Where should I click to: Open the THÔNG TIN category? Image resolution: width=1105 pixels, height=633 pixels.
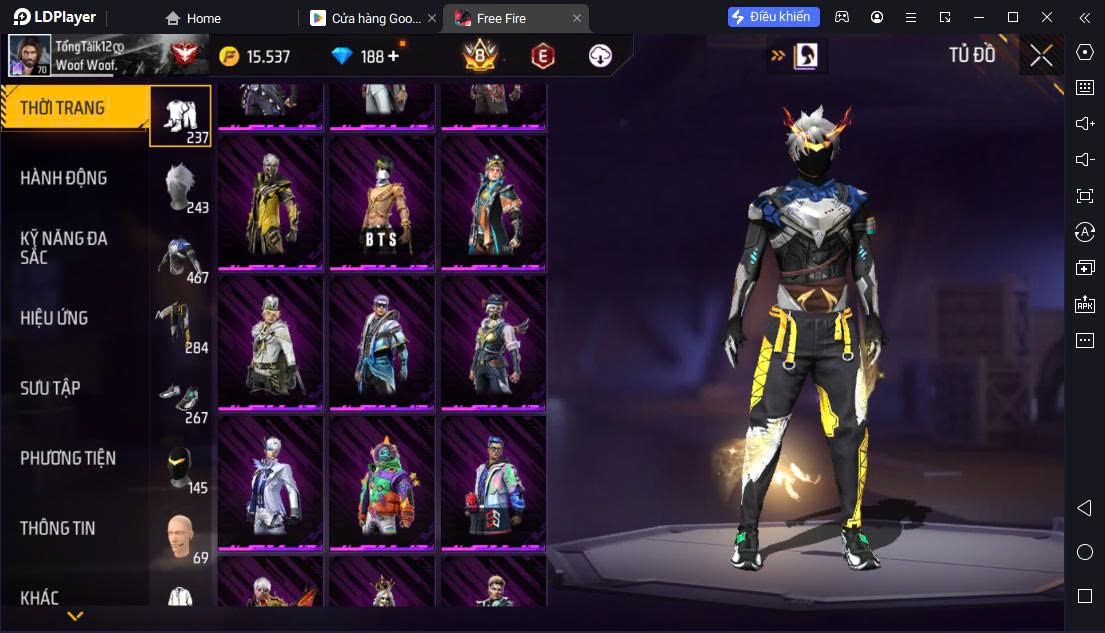[58, 528]
